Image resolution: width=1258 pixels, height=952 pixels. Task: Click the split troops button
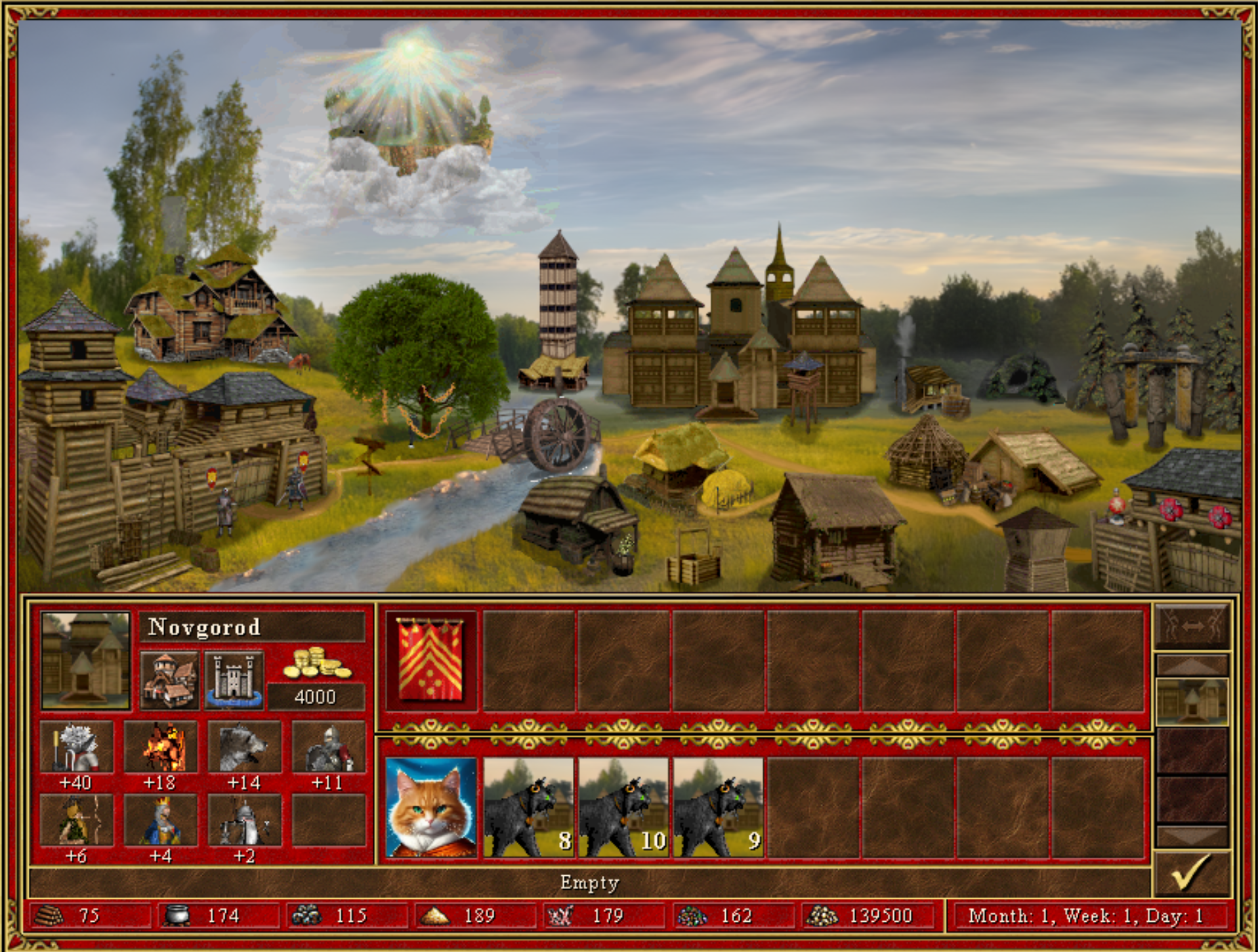[x=1191, y=627]
